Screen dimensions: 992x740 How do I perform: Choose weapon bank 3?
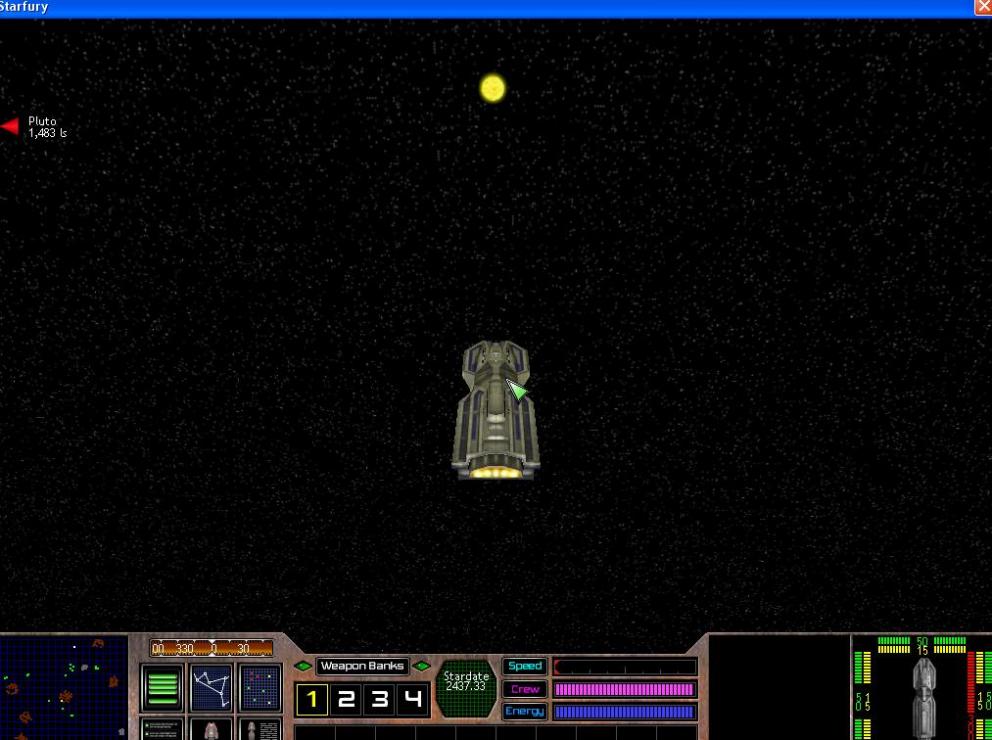coord(380,700)
